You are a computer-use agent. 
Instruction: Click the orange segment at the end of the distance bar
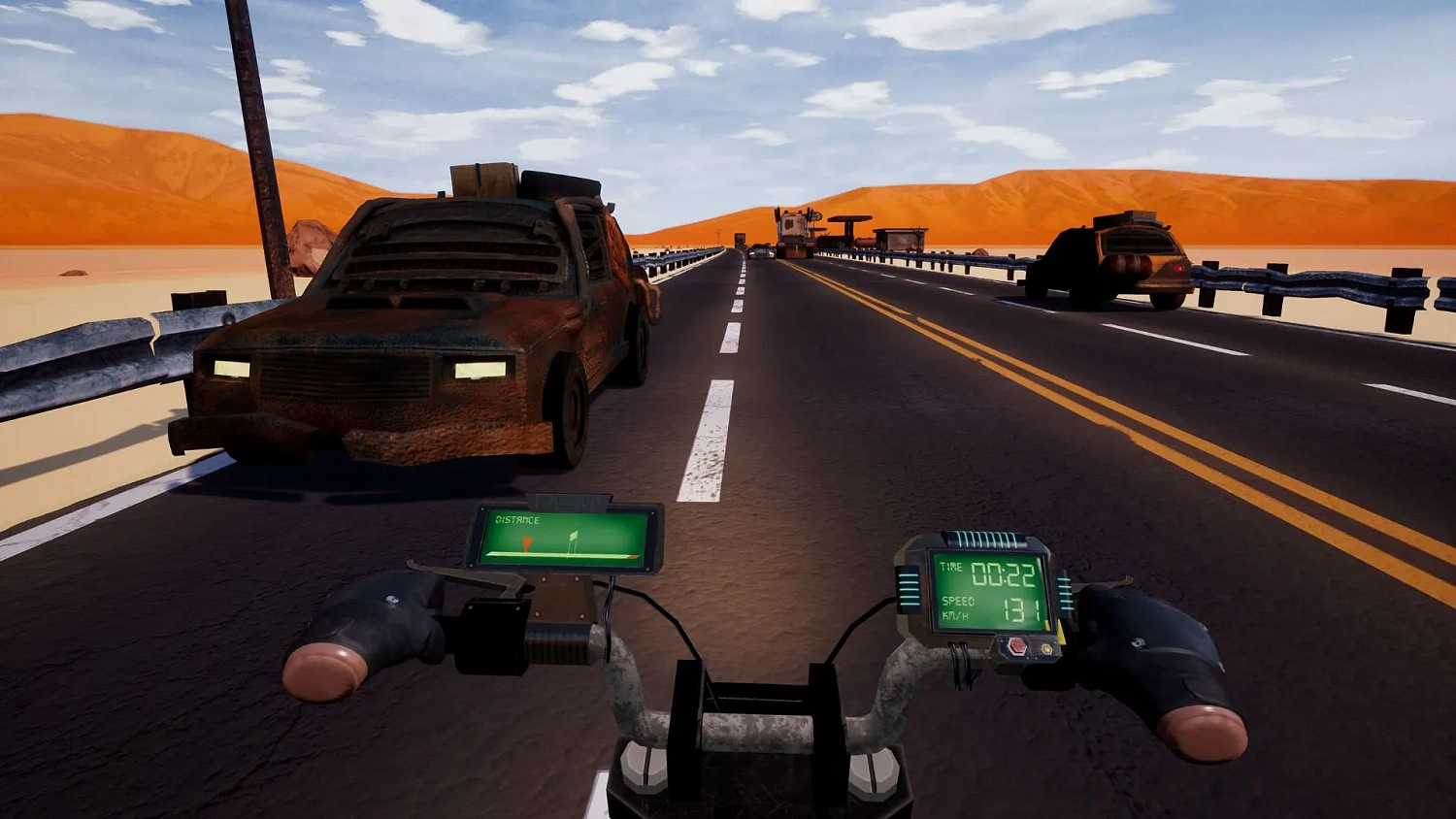(x=636, y=556)
